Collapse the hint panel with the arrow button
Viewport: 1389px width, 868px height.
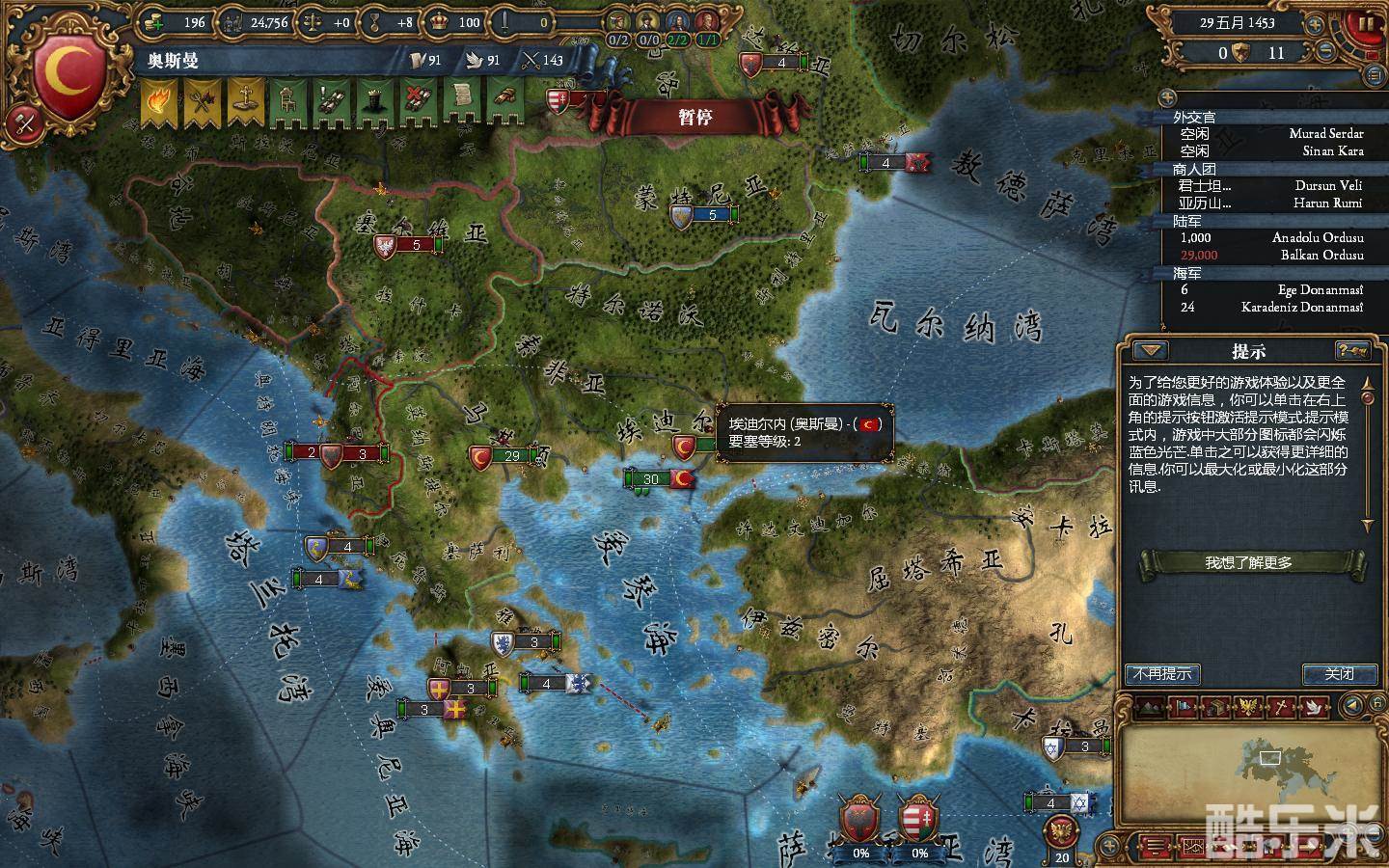pyautogui.click(x=1151, y=351)
